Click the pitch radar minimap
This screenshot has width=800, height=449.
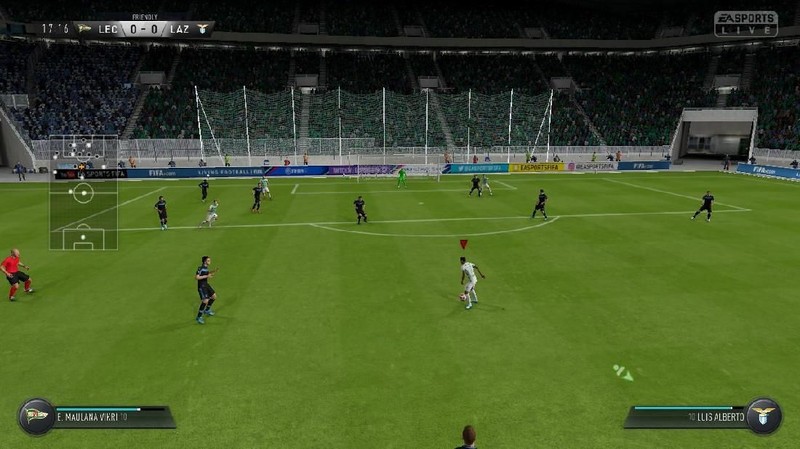tap(83, 192)
